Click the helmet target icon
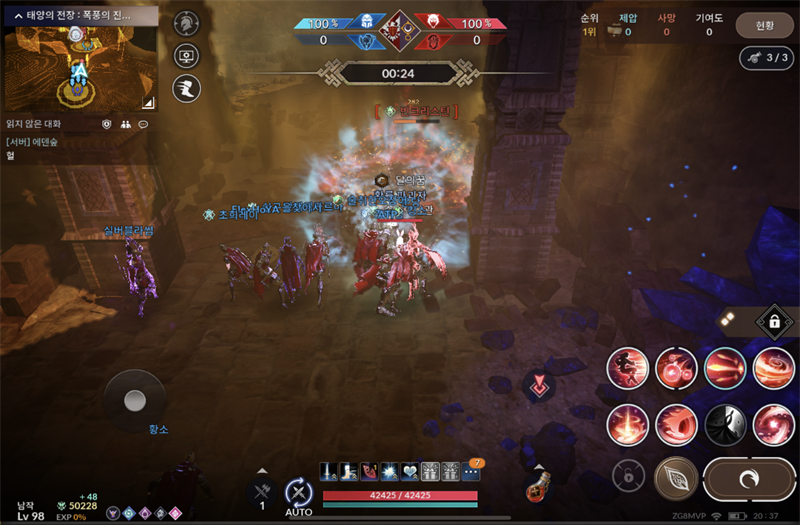 pos(186,24)
